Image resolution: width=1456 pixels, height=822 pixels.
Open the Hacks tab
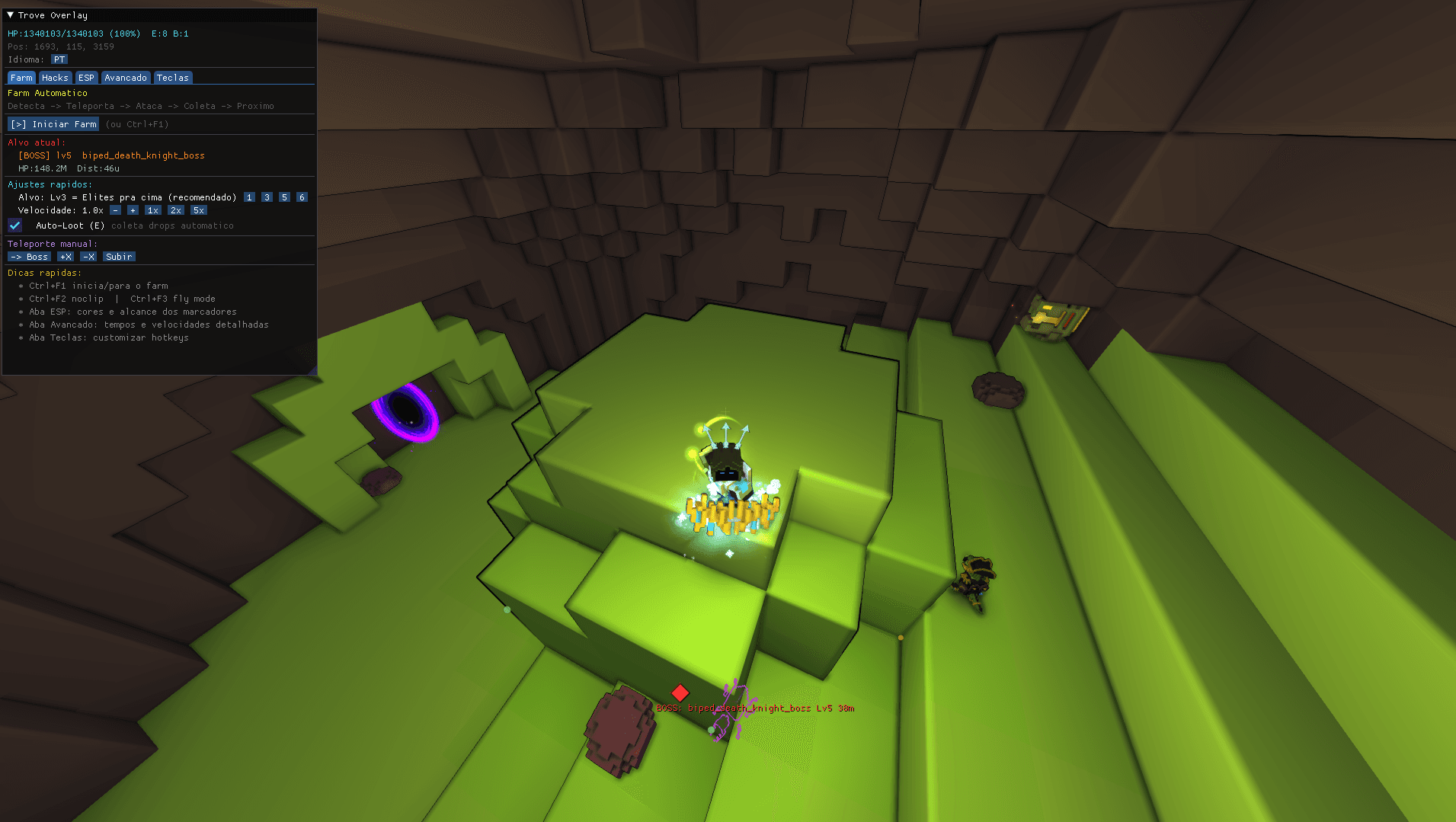tap(54, 77)
